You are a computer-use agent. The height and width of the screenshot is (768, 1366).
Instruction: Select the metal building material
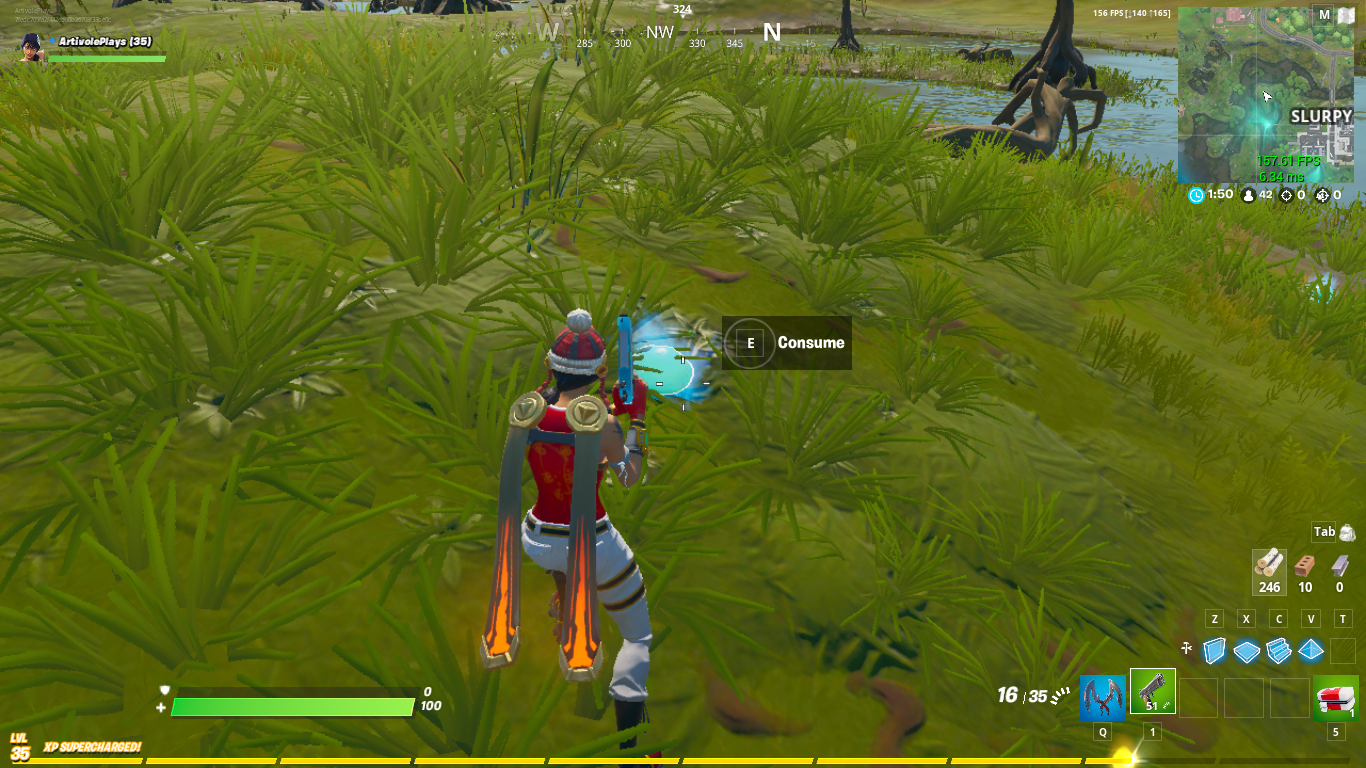(x=1340, y=569)
